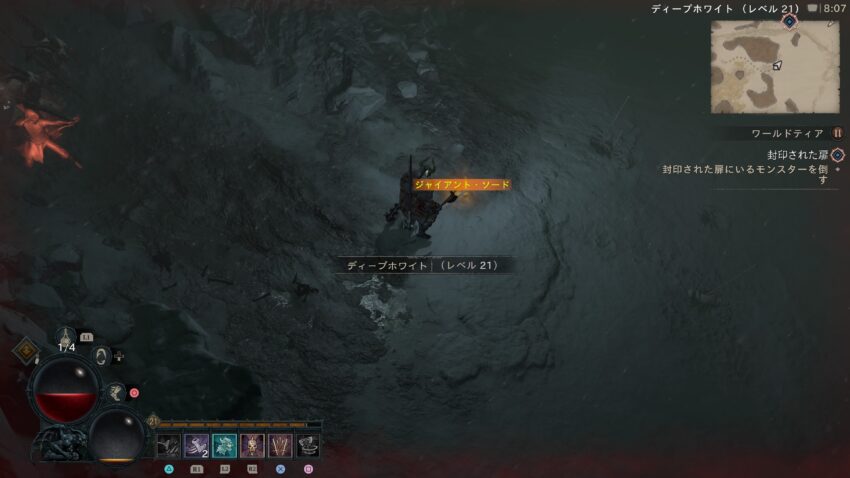Cast the skull skill in the hotbar

252,446
